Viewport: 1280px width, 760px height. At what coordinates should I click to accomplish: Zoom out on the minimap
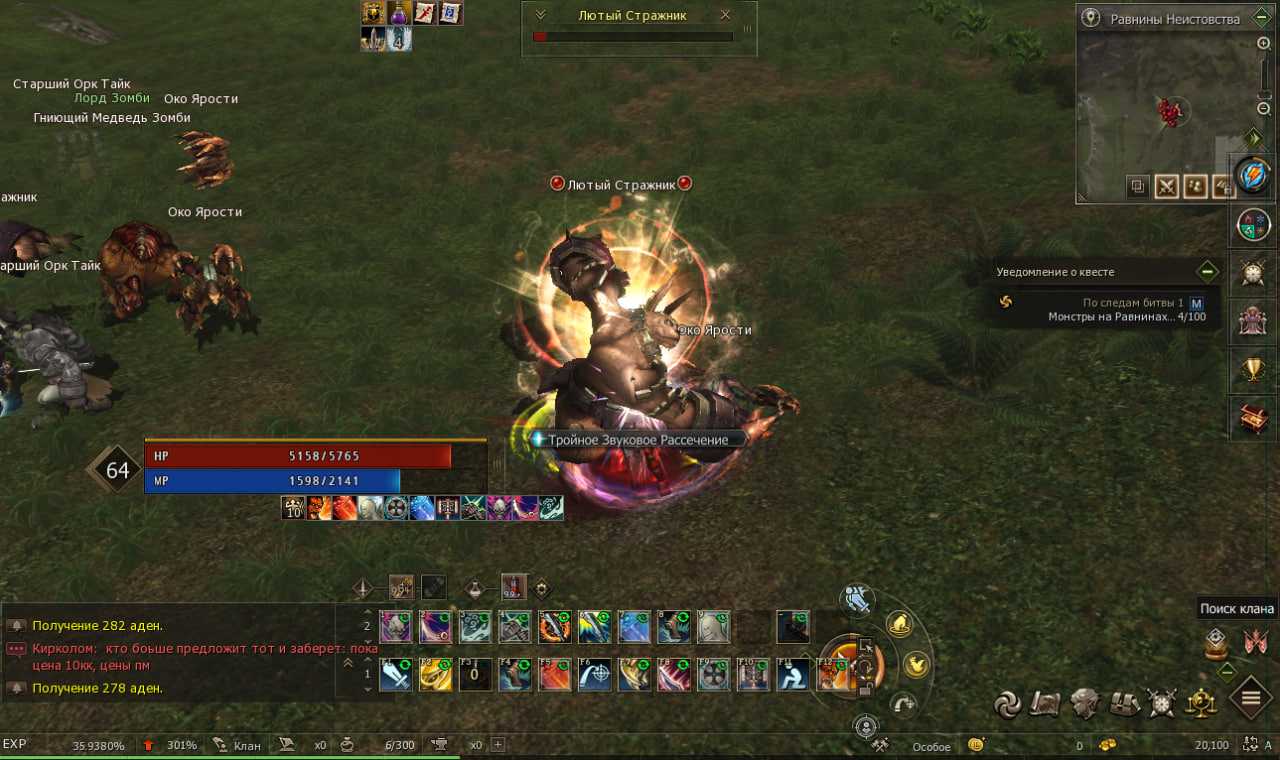coord(1264,108)
